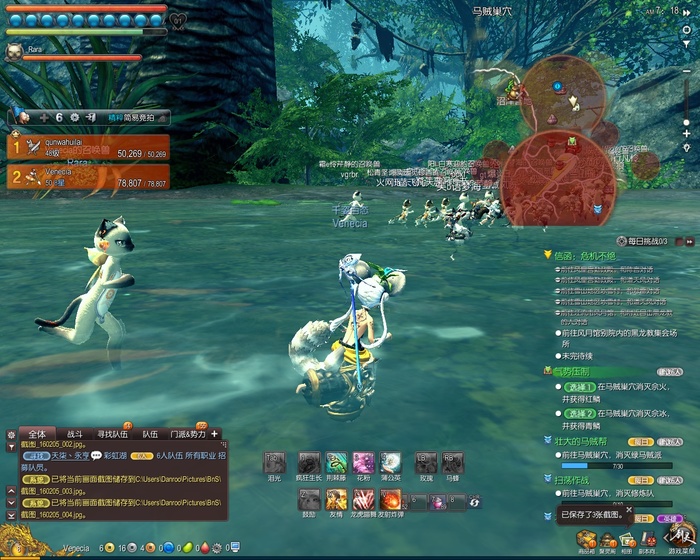The image size is (700, 560).
Task: Activate the 玫瑰 skill
Action: click(426, 463)
